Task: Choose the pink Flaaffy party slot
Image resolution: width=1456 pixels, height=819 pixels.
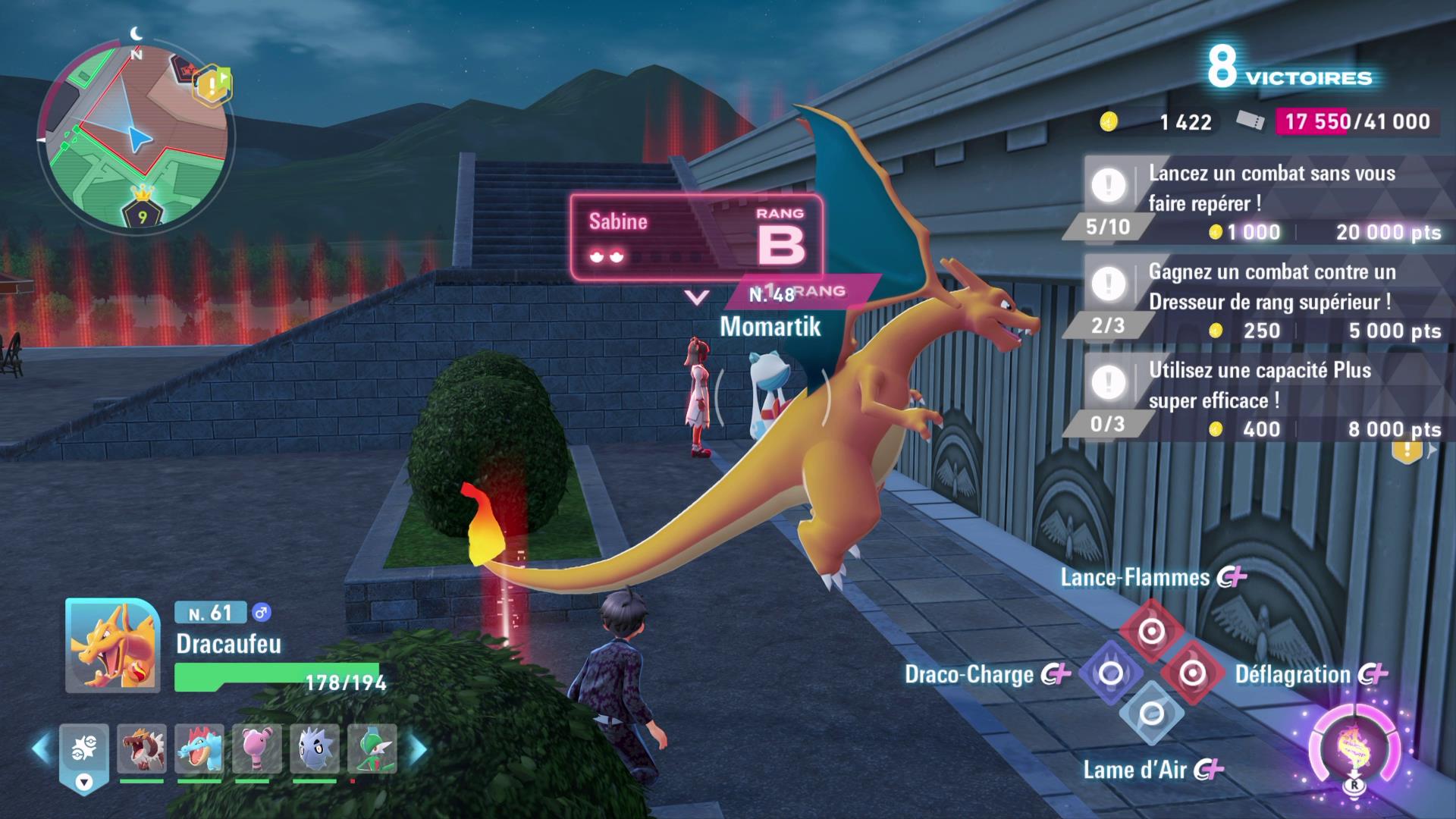Action: [x=257, y=749]
